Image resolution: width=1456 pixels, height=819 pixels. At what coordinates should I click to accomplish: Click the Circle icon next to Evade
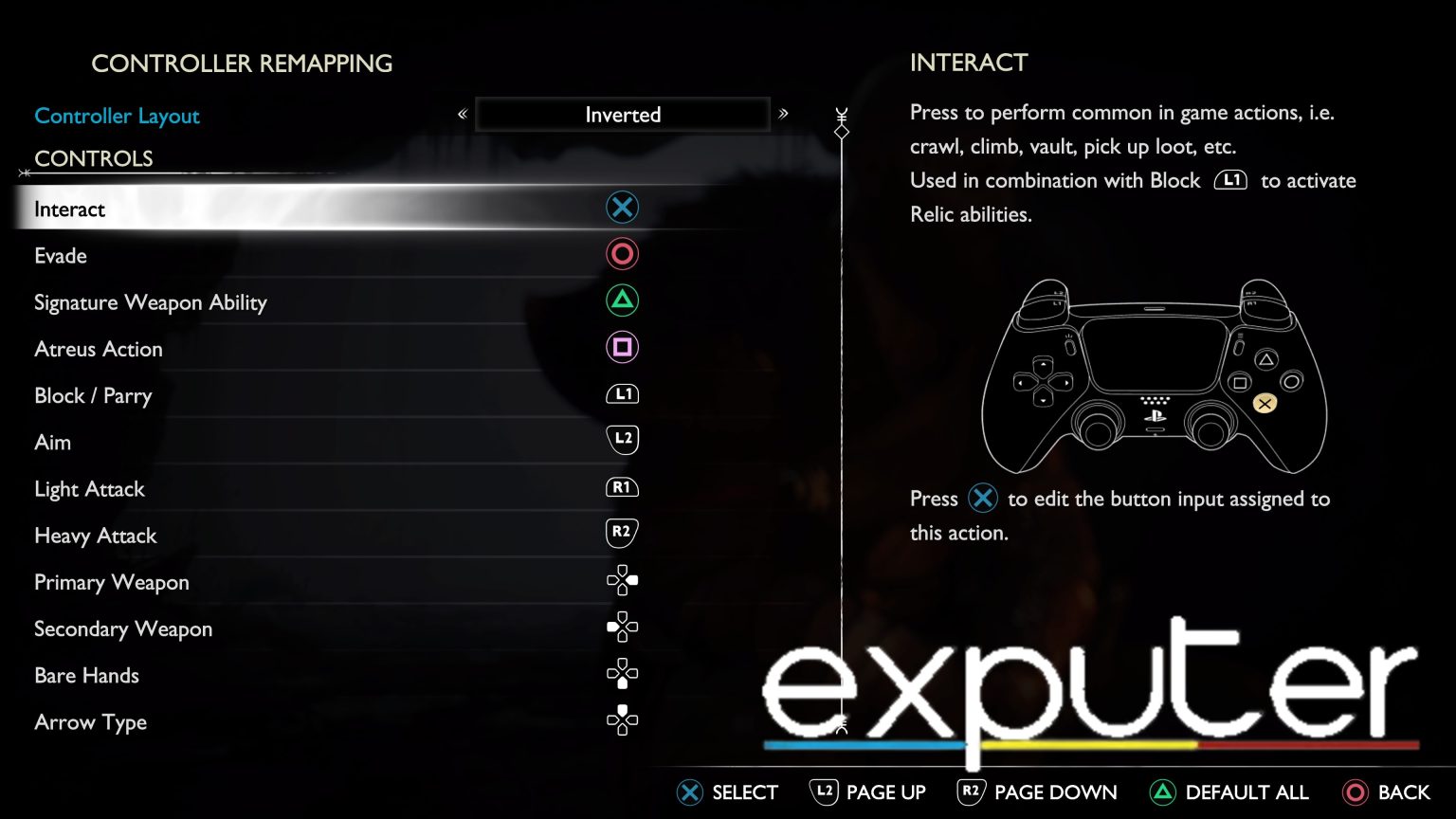pyautogui.click(x=622, y=253)
